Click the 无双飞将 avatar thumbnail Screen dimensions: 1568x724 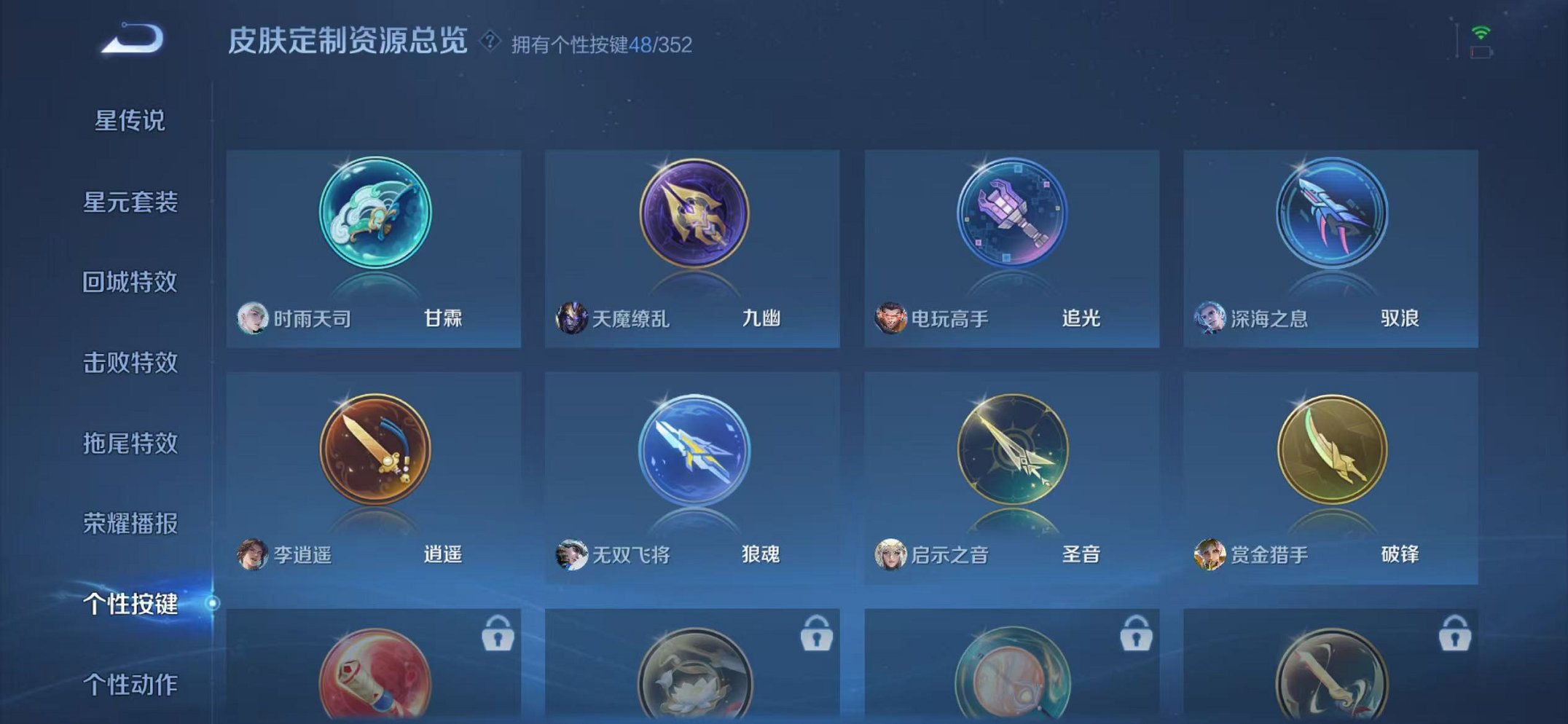pyautogui.click(x=573, y=554)
